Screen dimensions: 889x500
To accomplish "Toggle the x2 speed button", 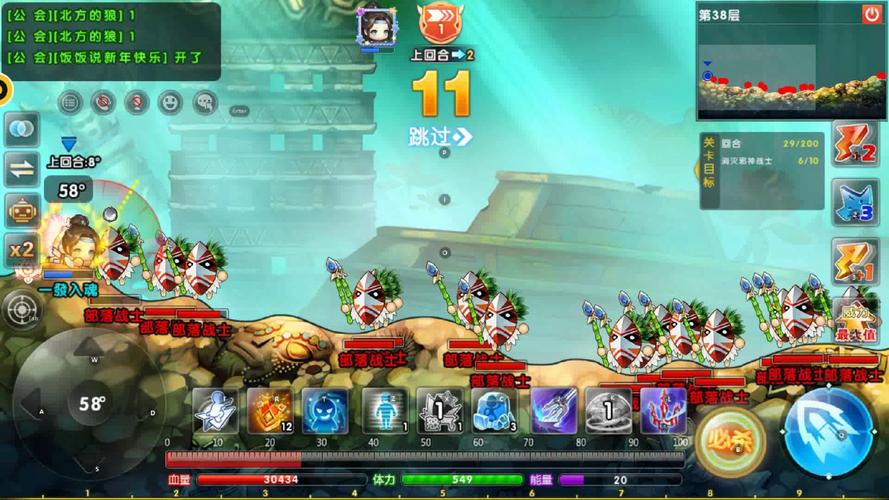I will coord(22,249).
